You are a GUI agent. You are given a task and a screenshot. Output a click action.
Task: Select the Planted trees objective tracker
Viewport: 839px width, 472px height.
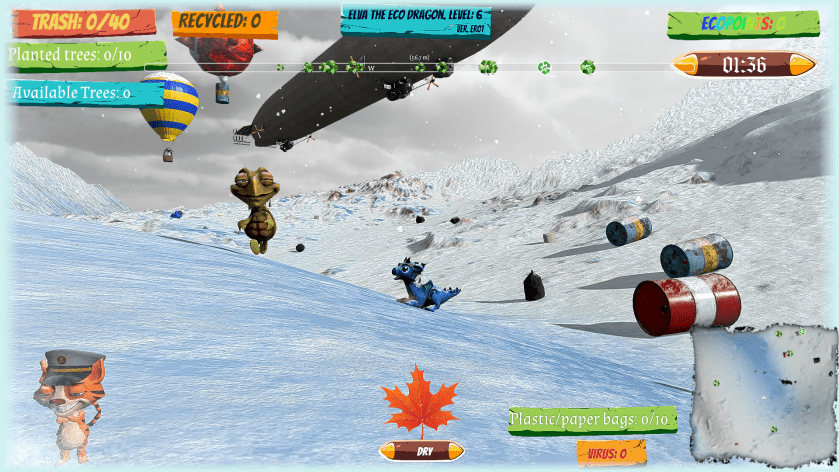[85, 55]
